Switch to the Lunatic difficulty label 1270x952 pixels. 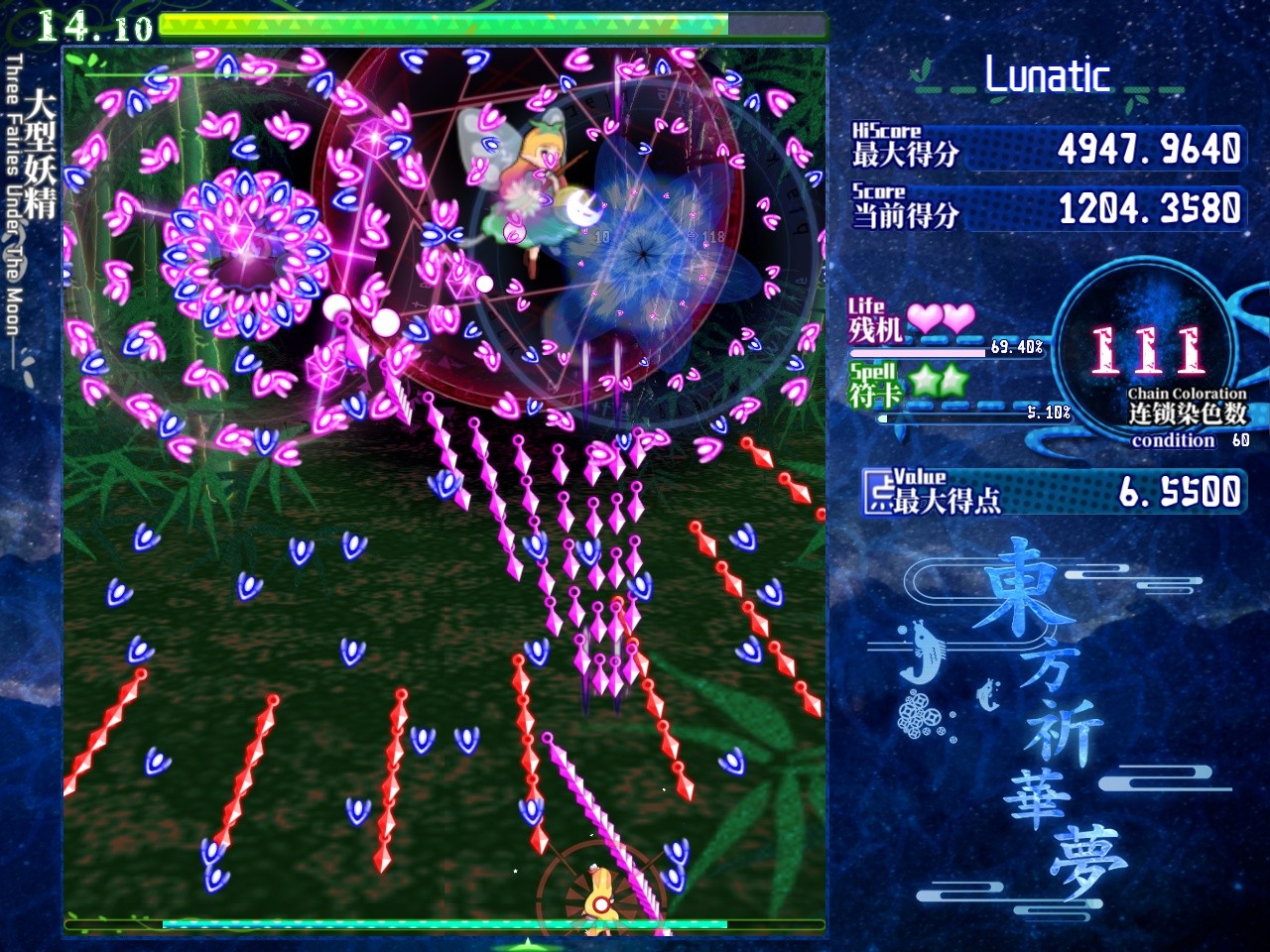1049,75
